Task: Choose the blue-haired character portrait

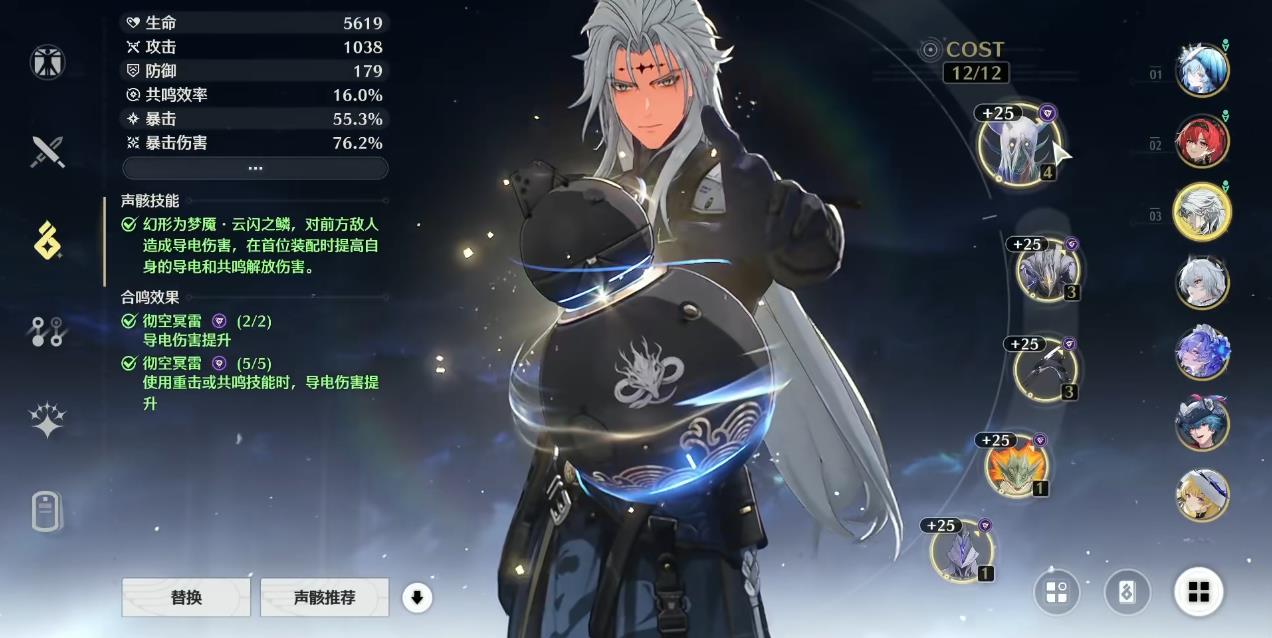Action: (1201, 71)
